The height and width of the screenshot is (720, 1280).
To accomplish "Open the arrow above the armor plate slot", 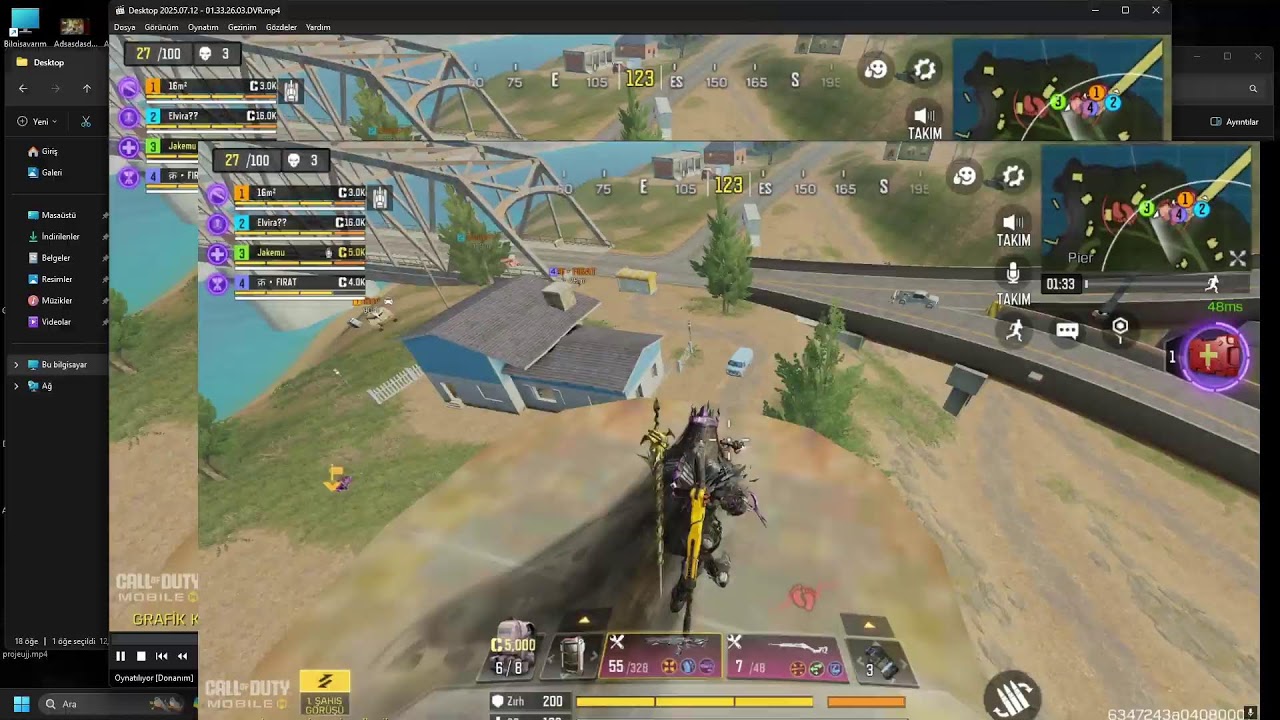I will point(584,620).
